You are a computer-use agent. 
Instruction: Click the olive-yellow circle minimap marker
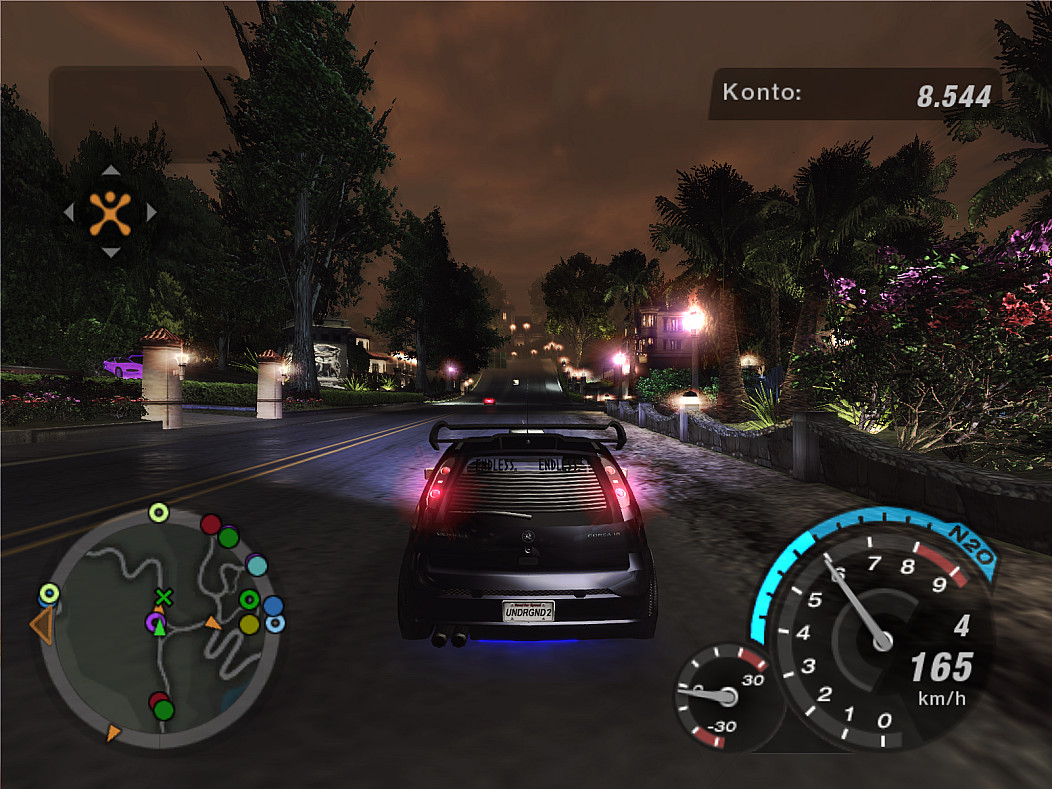coord(249,624)
